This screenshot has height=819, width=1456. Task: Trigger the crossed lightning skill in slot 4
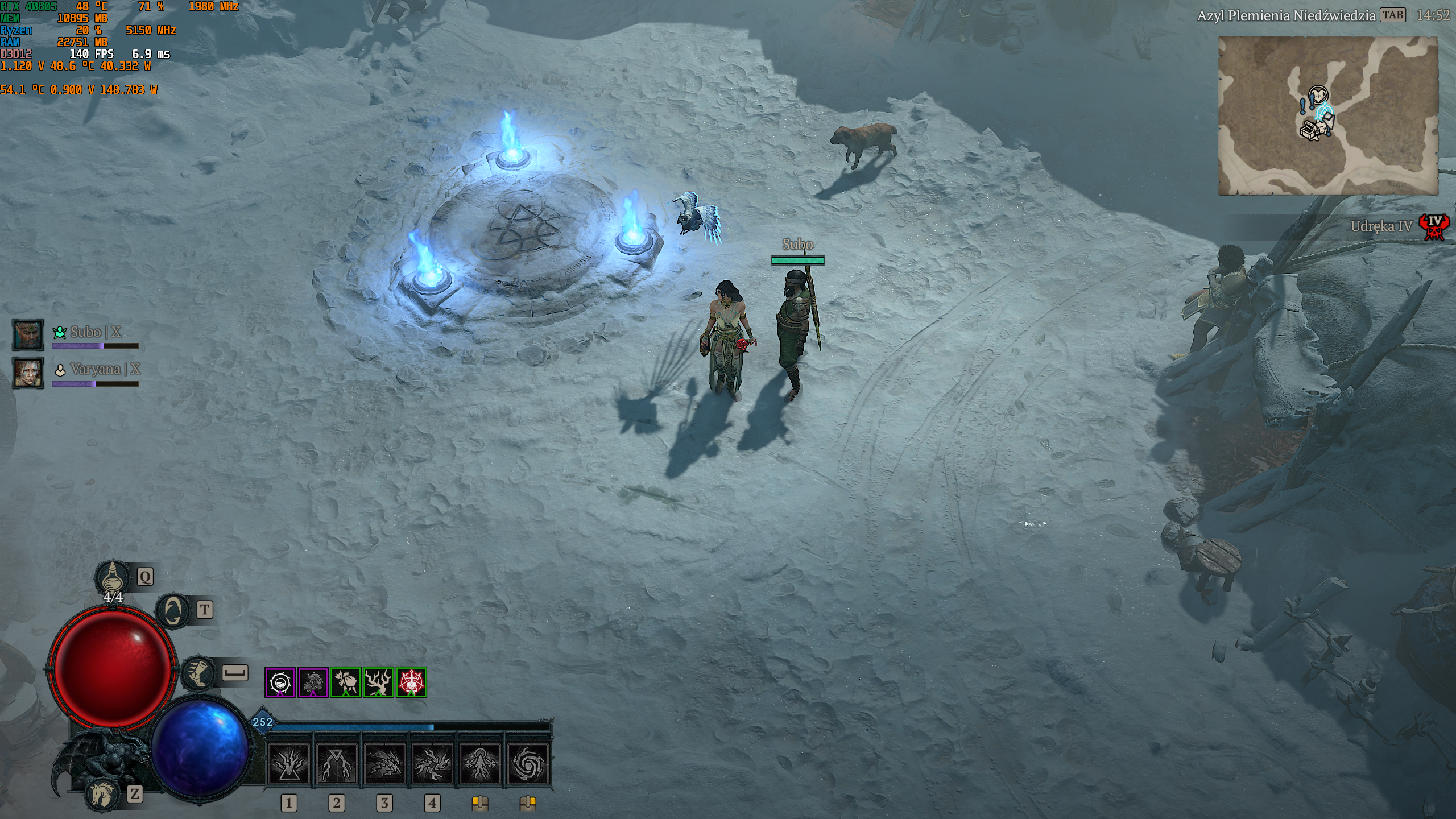pyautogui.click(x=432, y=763)
